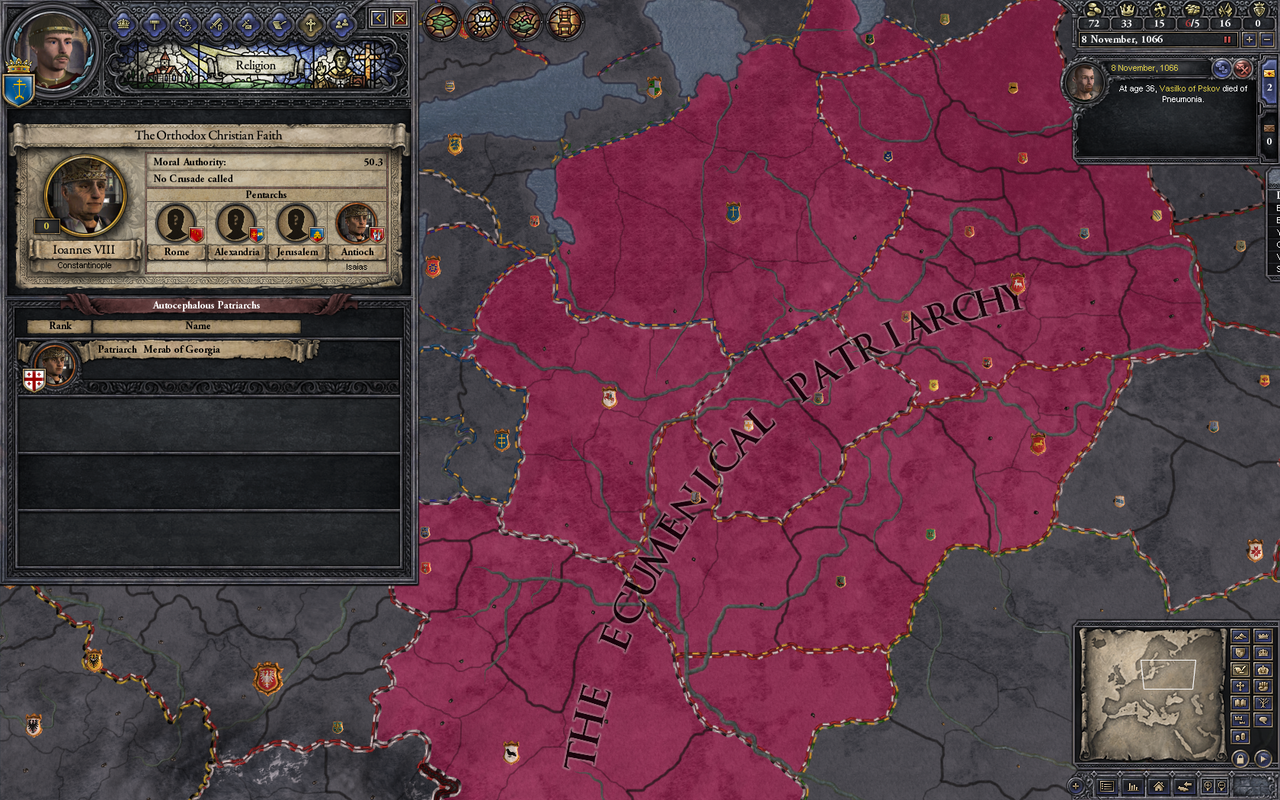Click Isaias, the Antioch pentarch portrait
Image resolution: width=1280 pixels, height=800 pixels.
click(357, 222)
